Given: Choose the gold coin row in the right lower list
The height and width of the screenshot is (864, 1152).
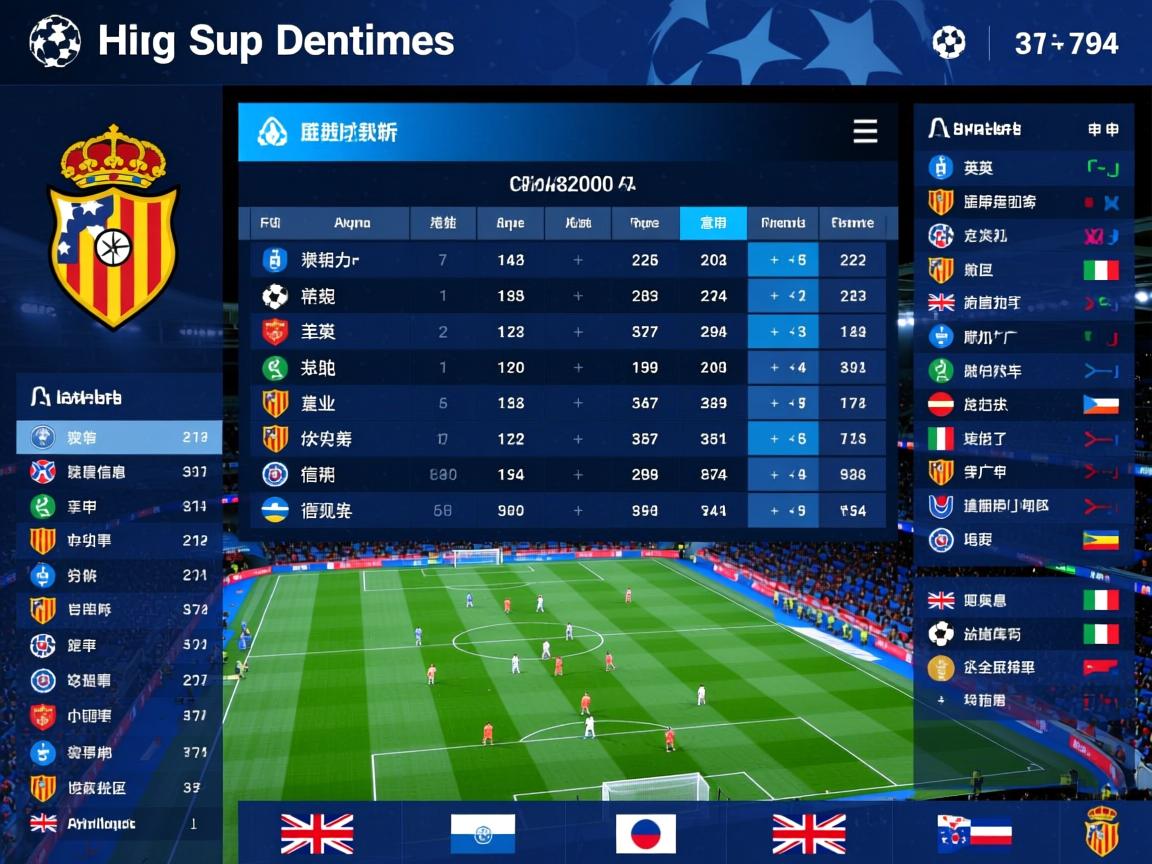Looking at the screenshot, I should pos(1024,668).
